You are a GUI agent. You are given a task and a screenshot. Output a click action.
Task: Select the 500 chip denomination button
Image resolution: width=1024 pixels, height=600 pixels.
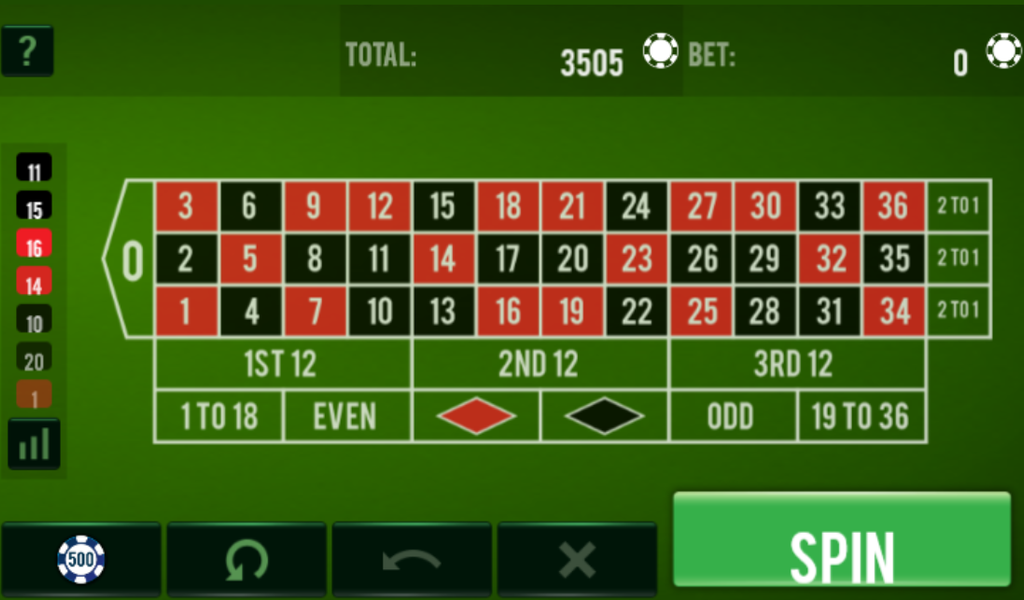pos(81,558)
